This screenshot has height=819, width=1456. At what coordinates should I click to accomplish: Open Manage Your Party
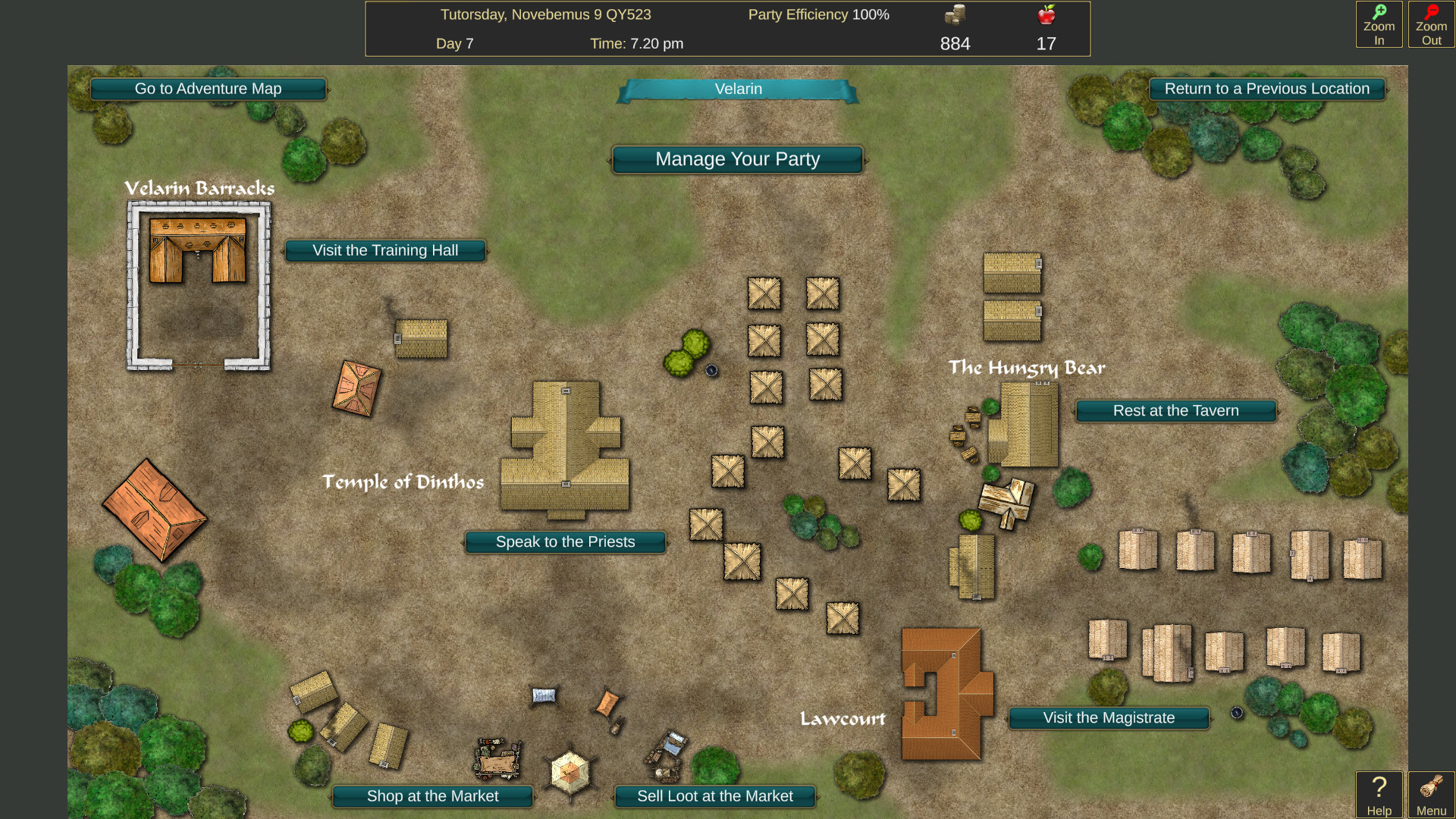[737, 159]
